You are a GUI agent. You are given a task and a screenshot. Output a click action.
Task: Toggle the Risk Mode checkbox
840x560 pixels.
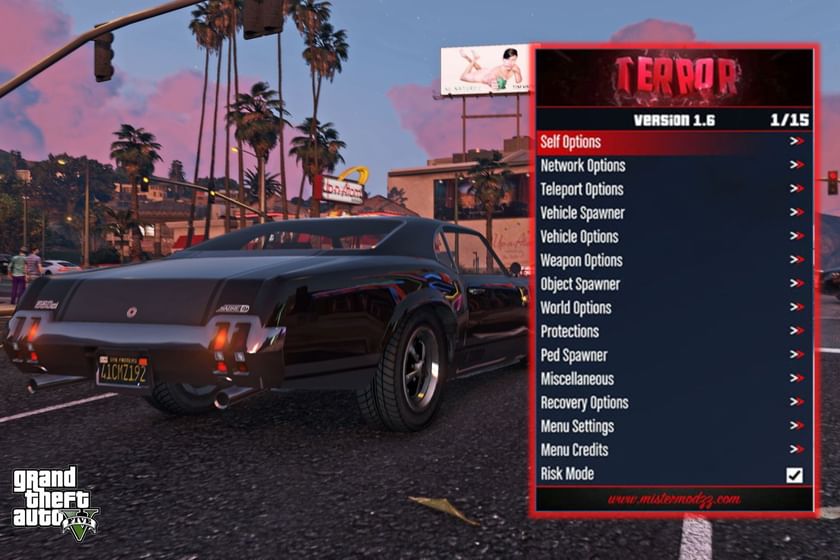(x=794, y=475)
